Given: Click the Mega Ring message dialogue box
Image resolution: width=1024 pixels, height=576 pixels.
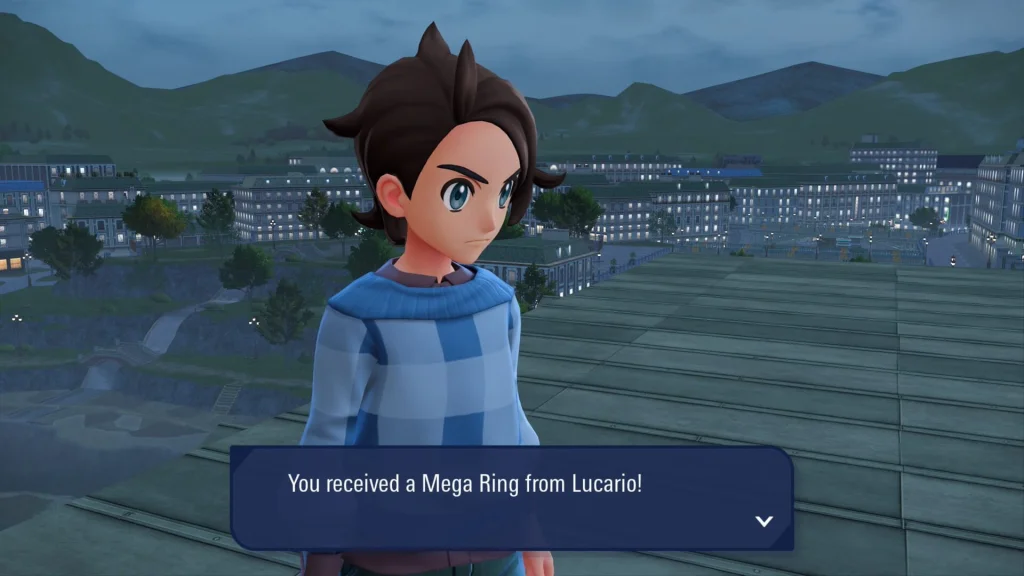Looking at the screenshot, I should point(511,497).
